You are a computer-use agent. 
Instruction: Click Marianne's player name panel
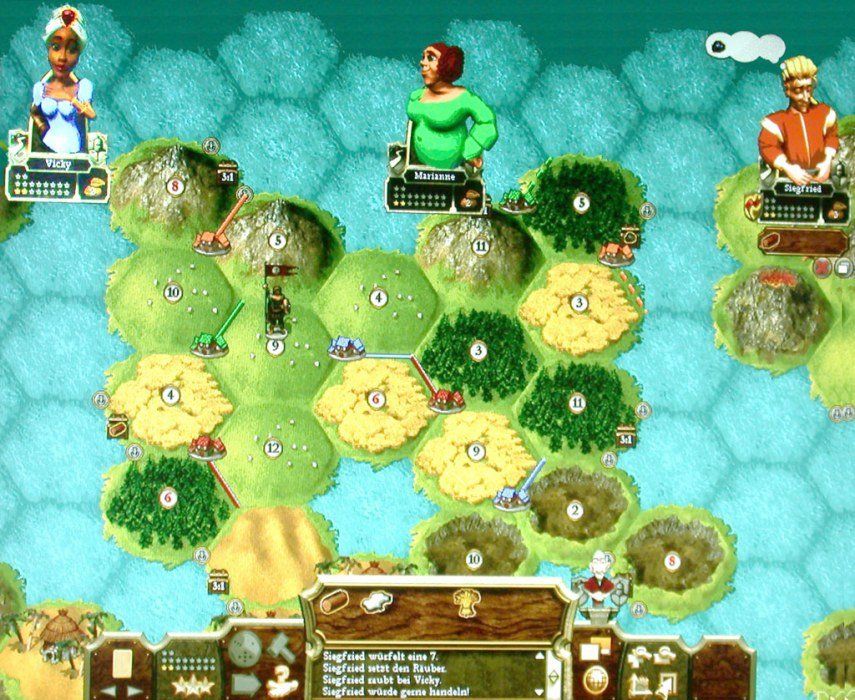click(x=434, y=175)
